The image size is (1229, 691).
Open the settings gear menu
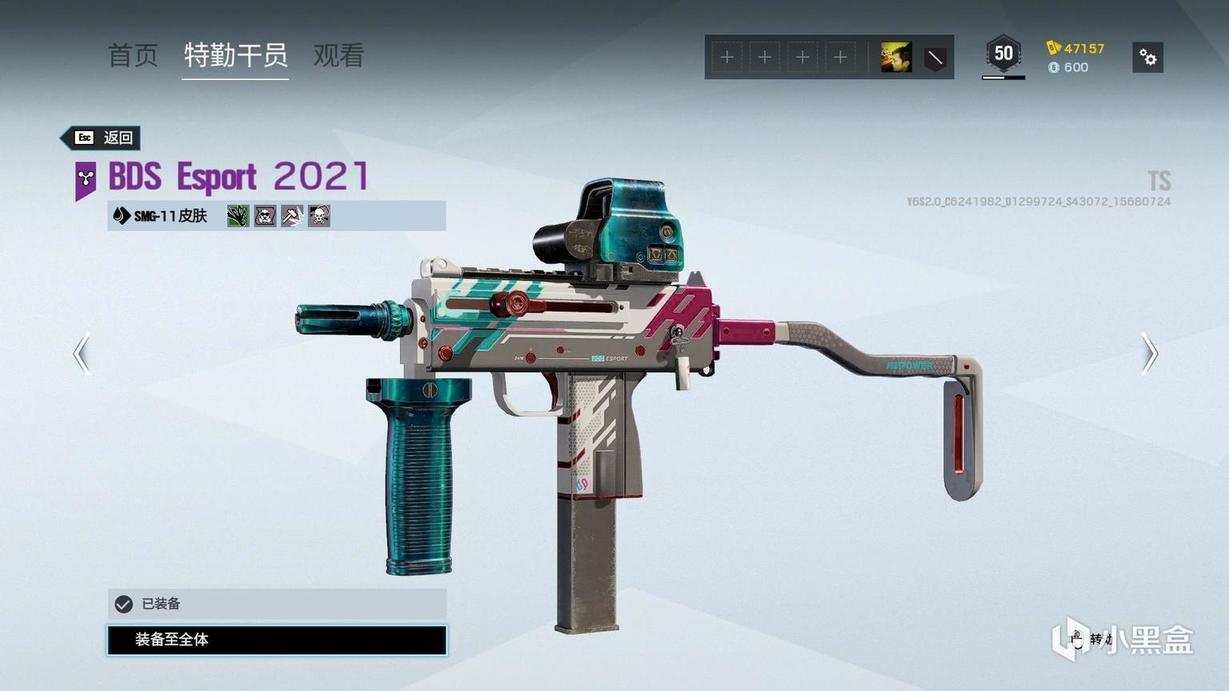1148,58
